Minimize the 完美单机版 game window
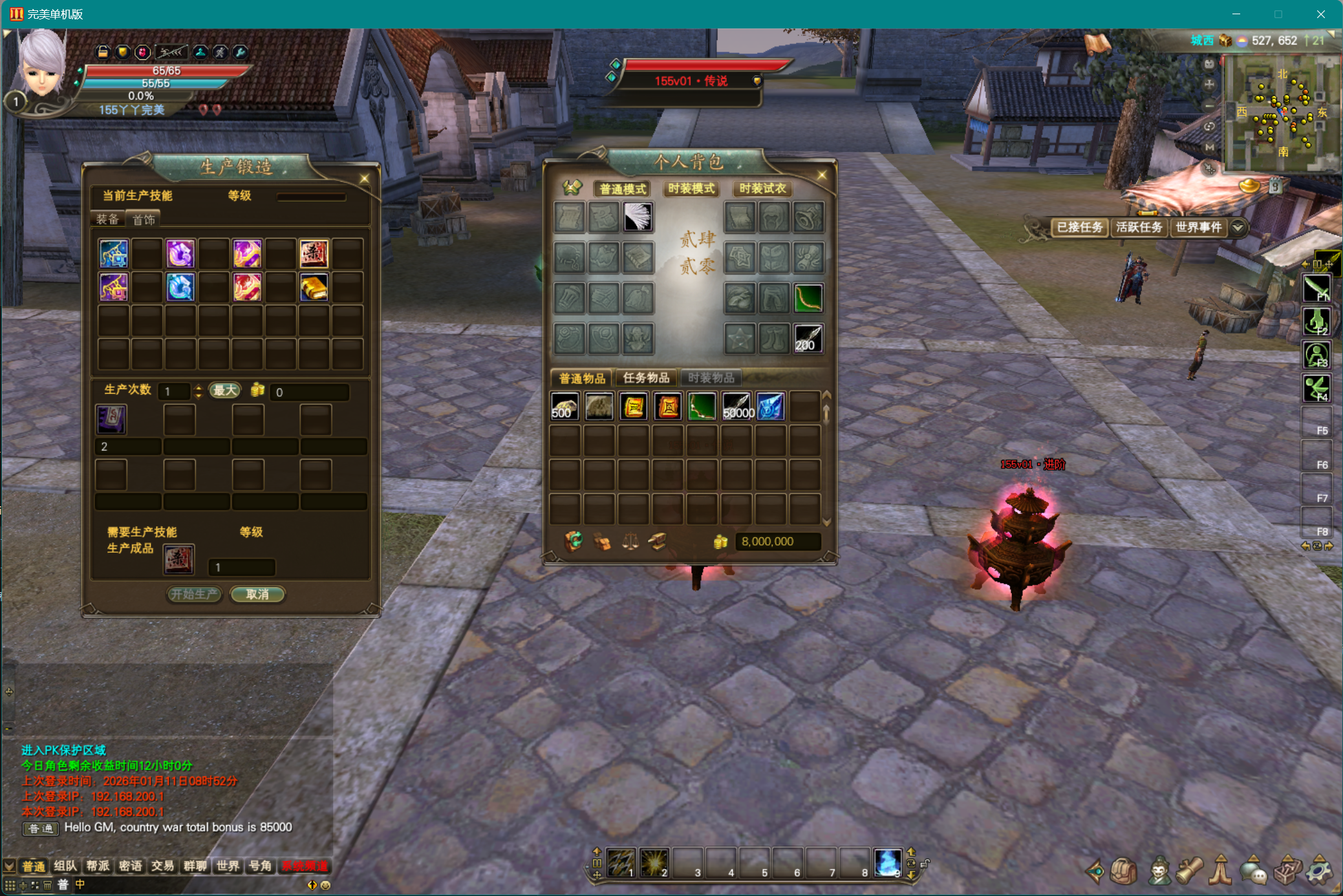 1236,14
